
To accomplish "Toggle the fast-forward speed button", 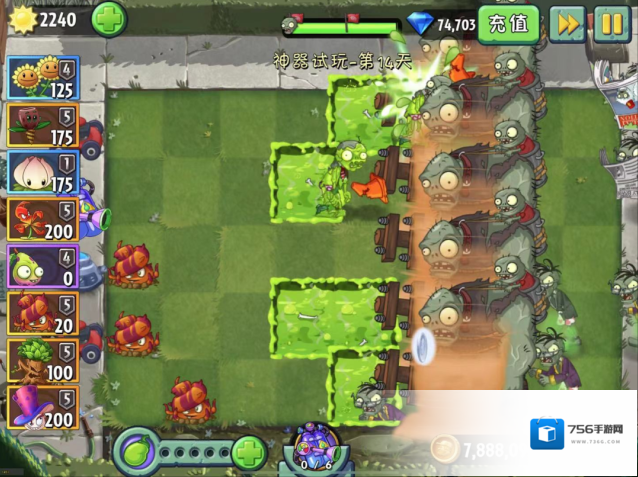I will pyautogui.click(x=567, y=23).
